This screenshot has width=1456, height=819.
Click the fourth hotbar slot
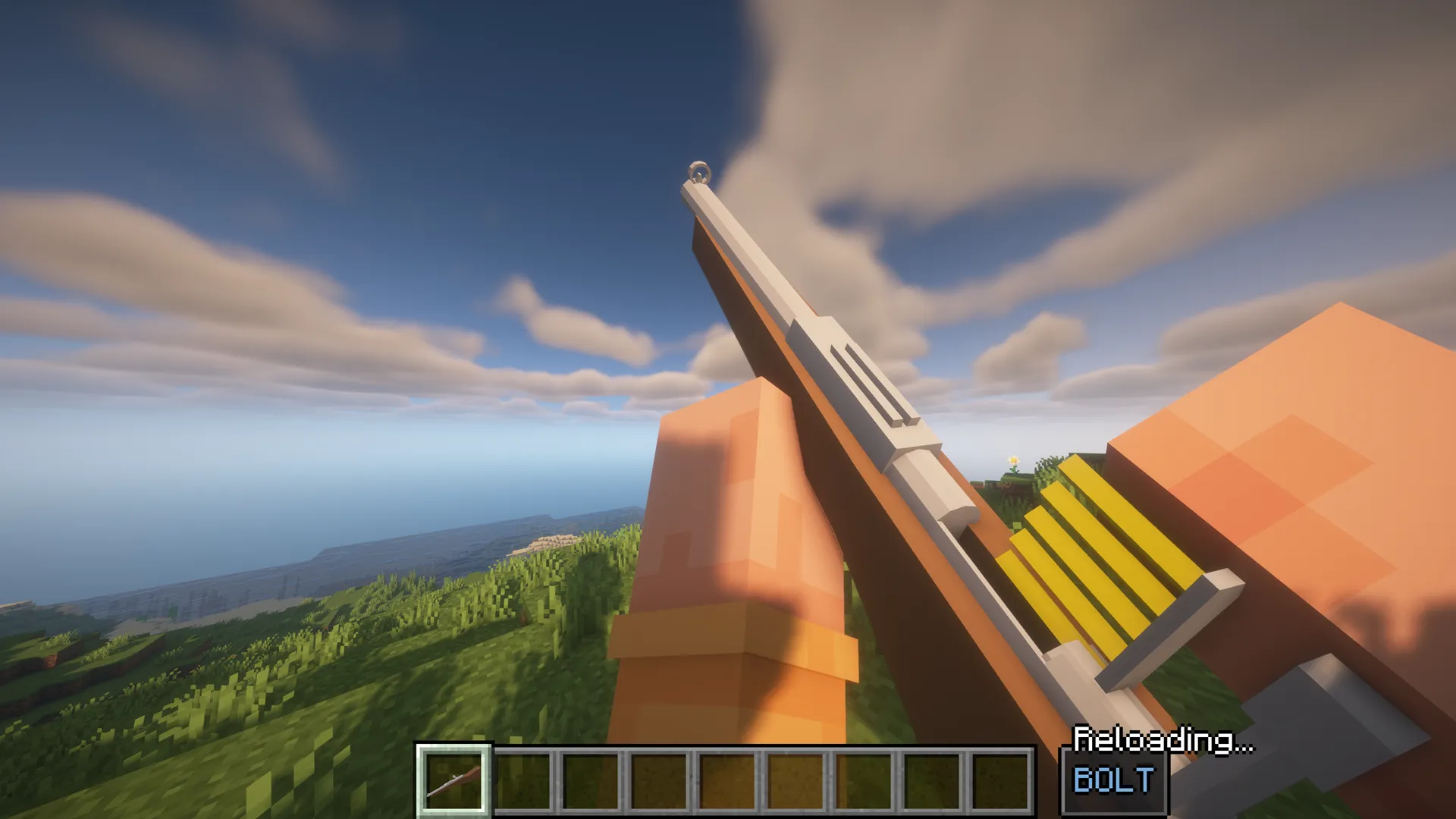coord(659,781)
